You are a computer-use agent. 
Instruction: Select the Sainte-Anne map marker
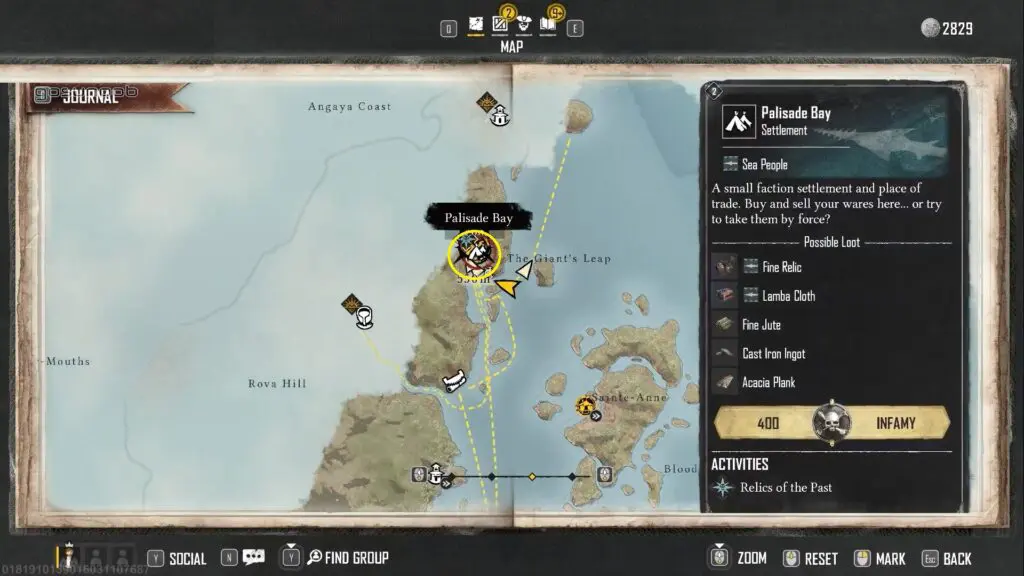(x=586, y=406)
